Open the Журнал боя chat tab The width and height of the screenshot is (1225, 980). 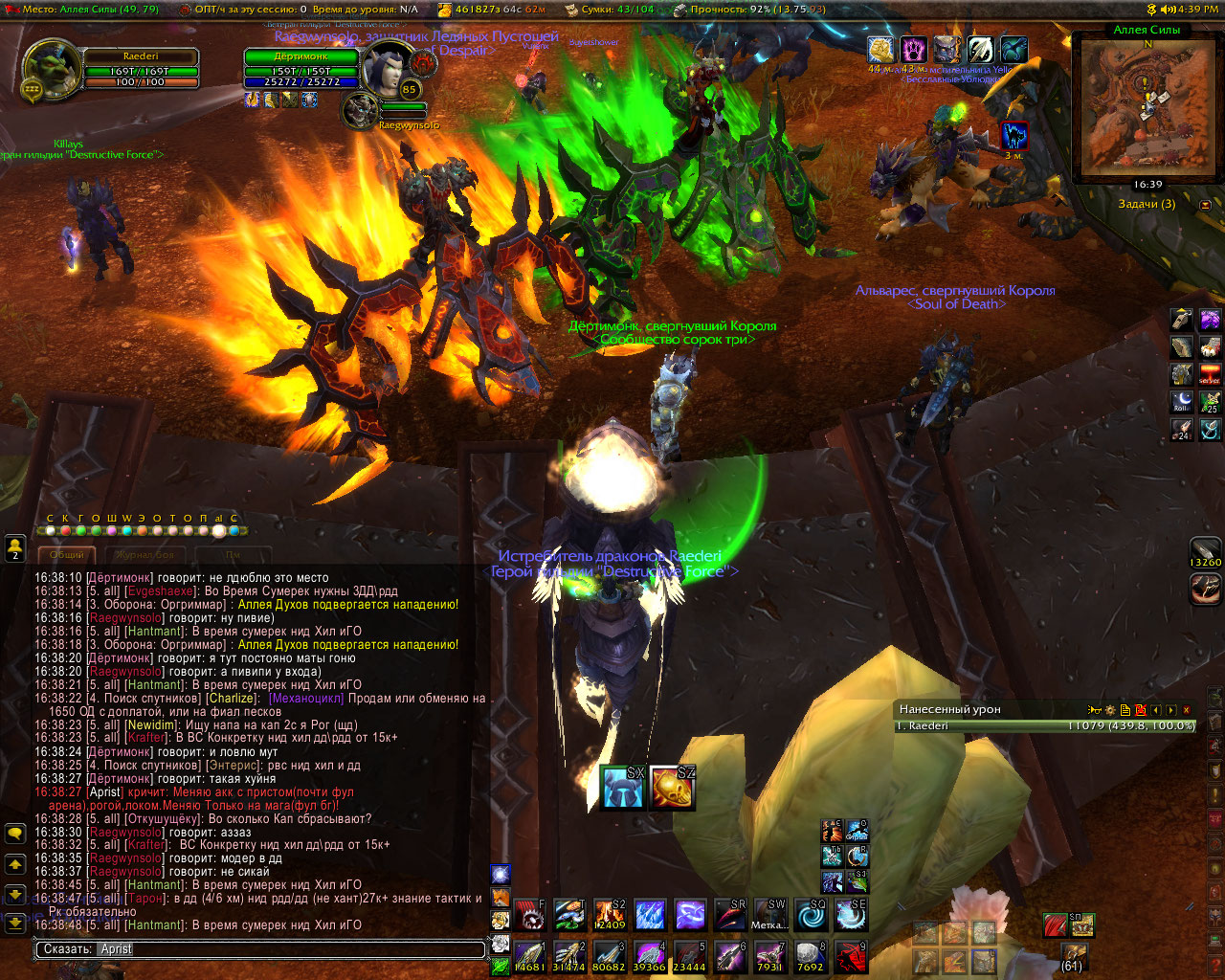tap(145, 554)
